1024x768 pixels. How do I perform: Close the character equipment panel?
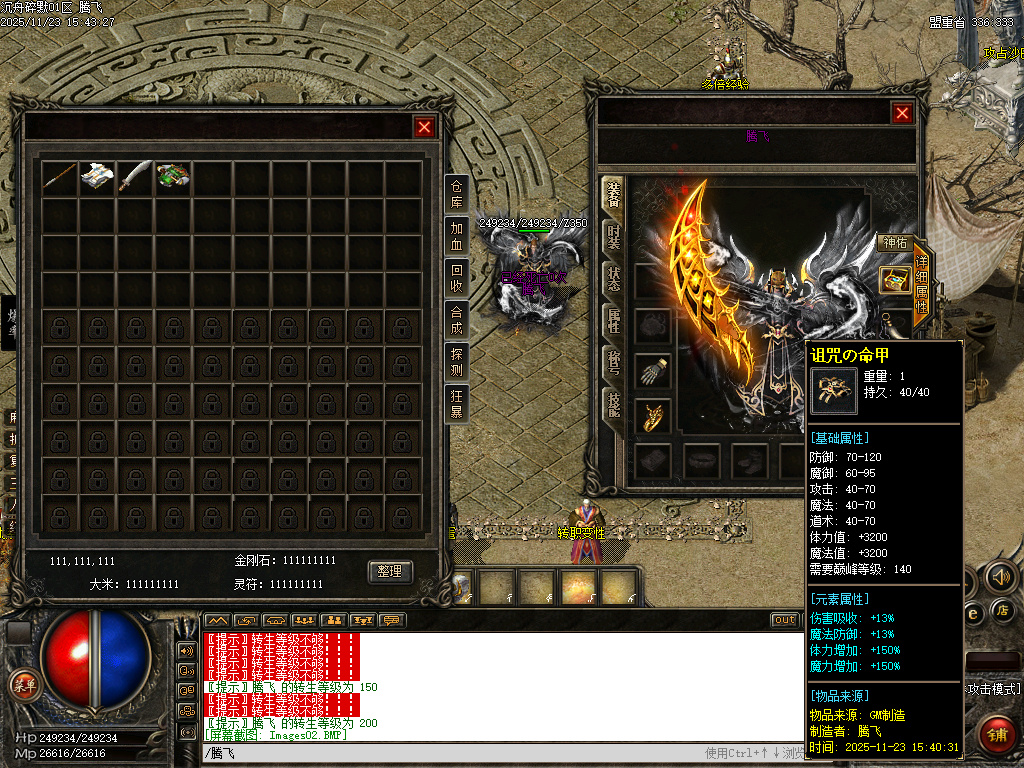[902, 113]
